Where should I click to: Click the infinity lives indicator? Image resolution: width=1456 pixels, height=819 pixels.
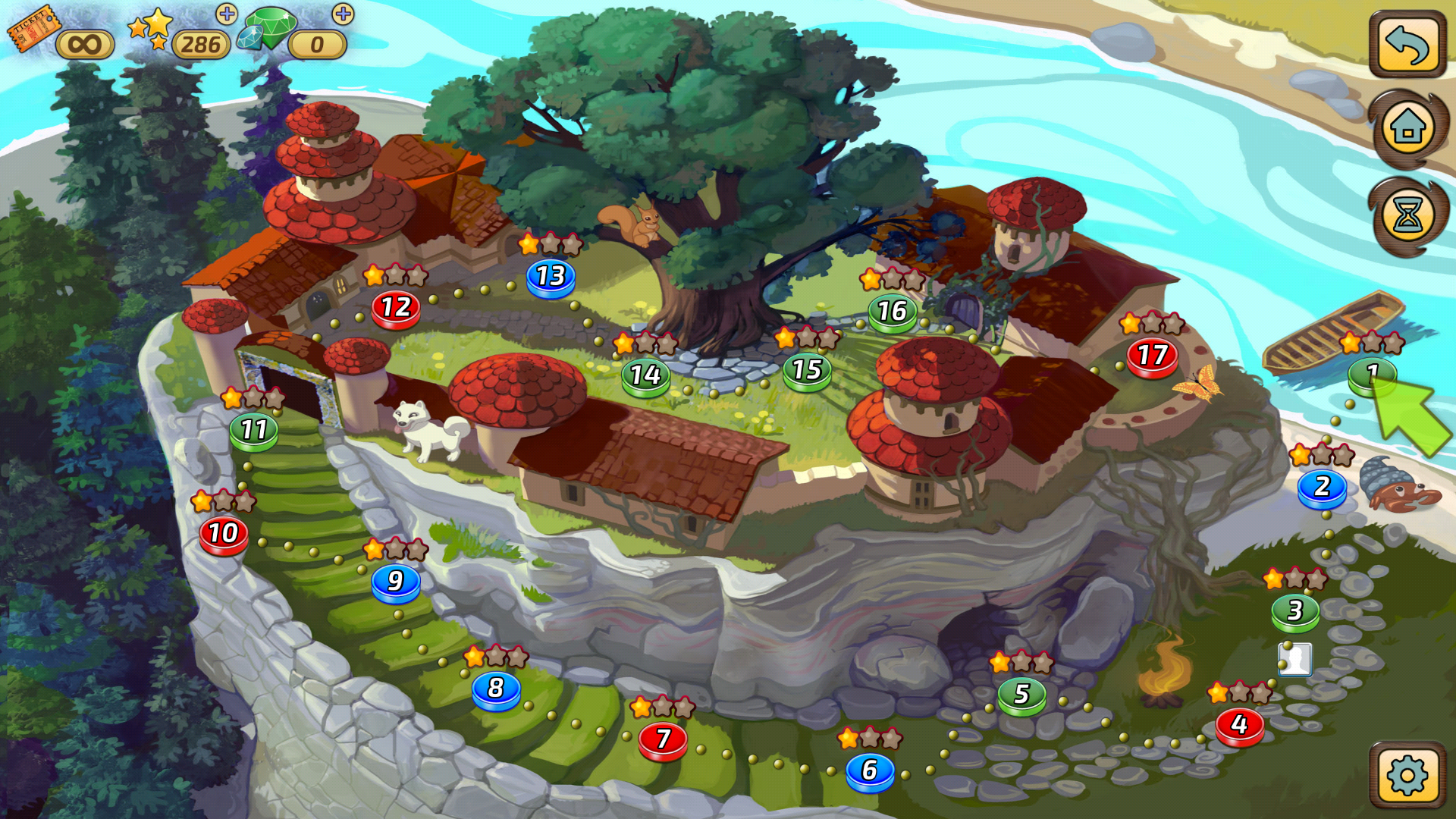85,44
